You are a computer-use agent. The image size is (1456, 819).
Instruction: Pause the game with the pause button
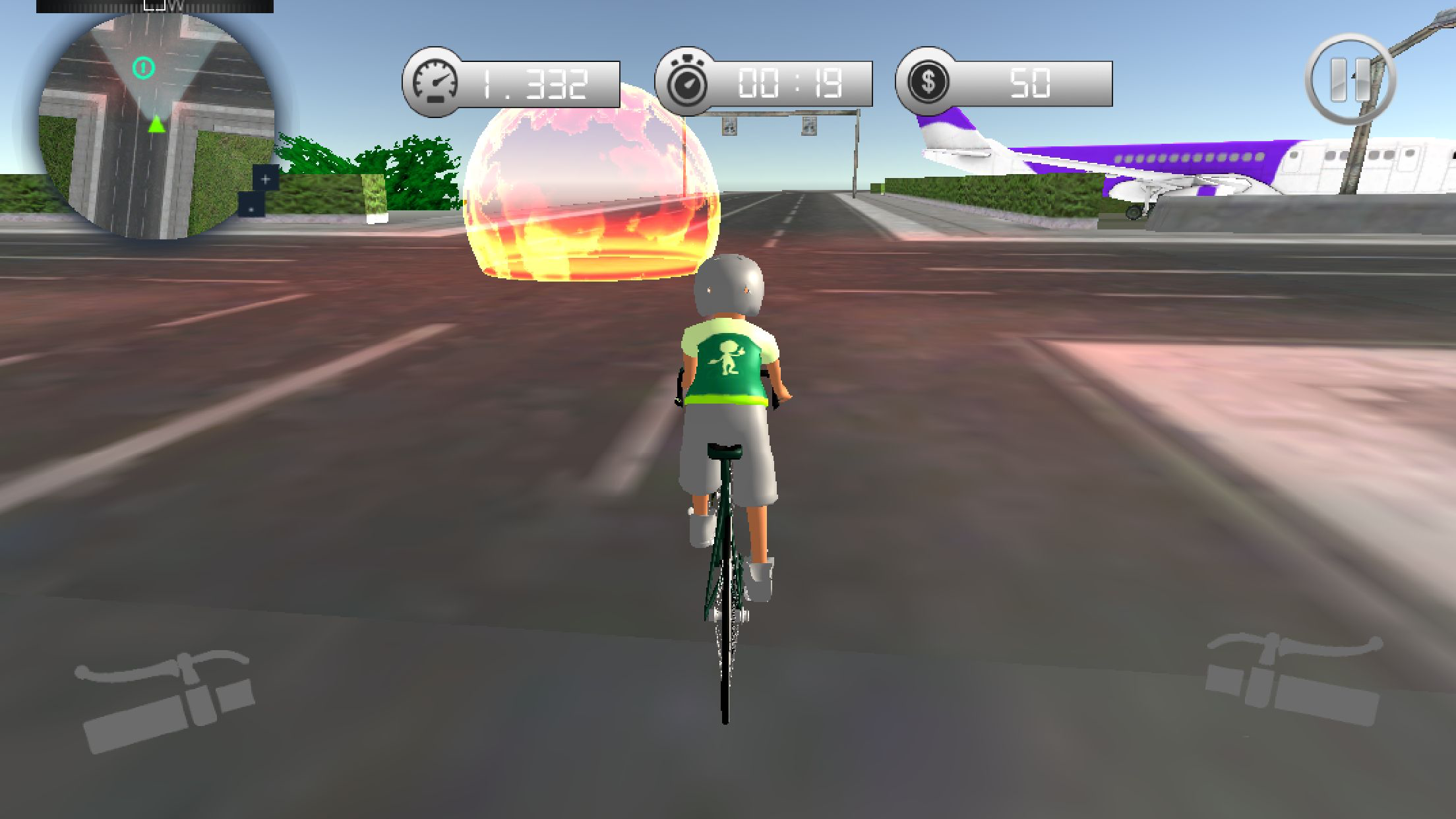tap(1349, 80)
